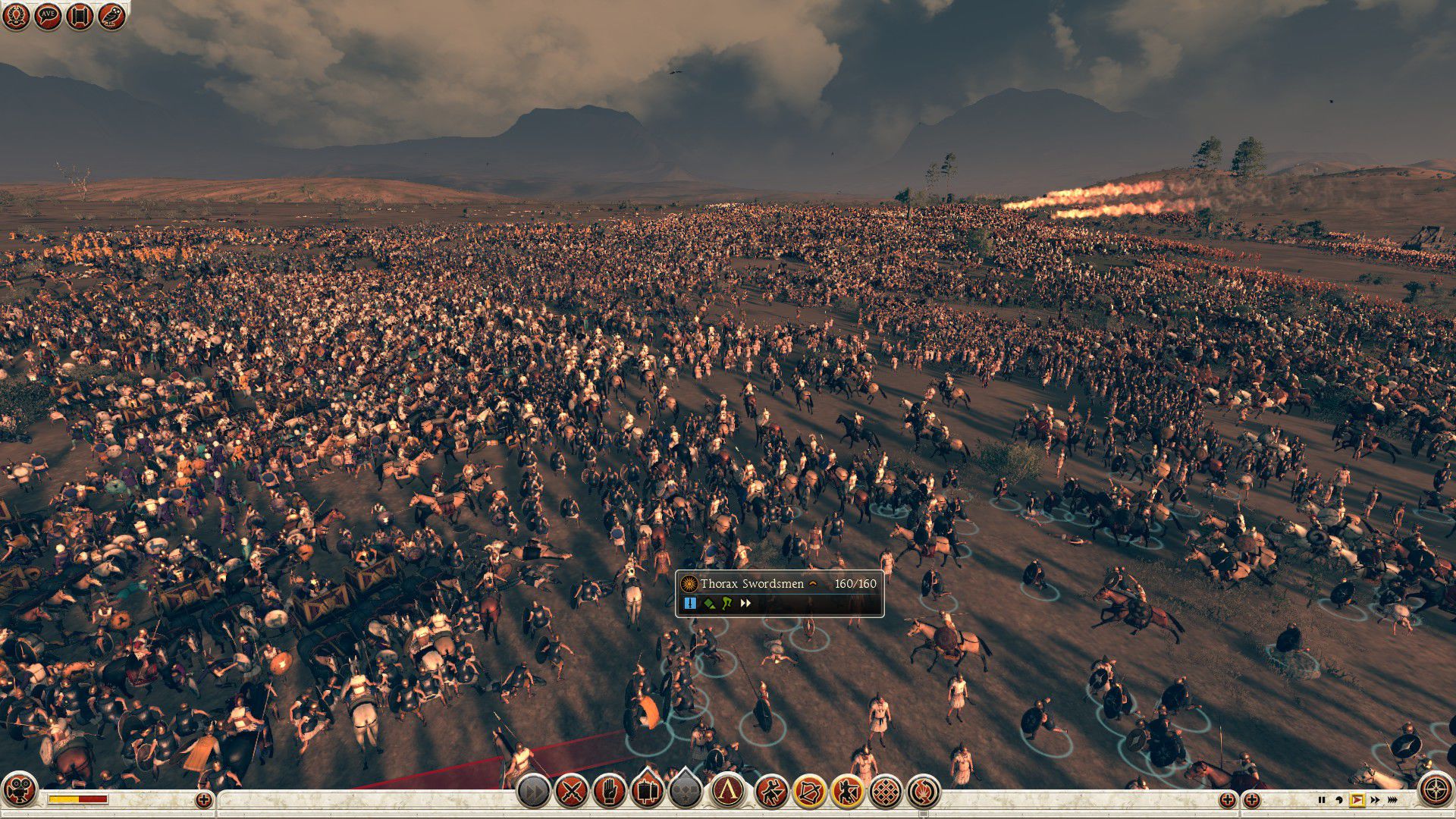Open the owl advisor icon
Viewport: 1456px width, 819px height.
point(111,15)
